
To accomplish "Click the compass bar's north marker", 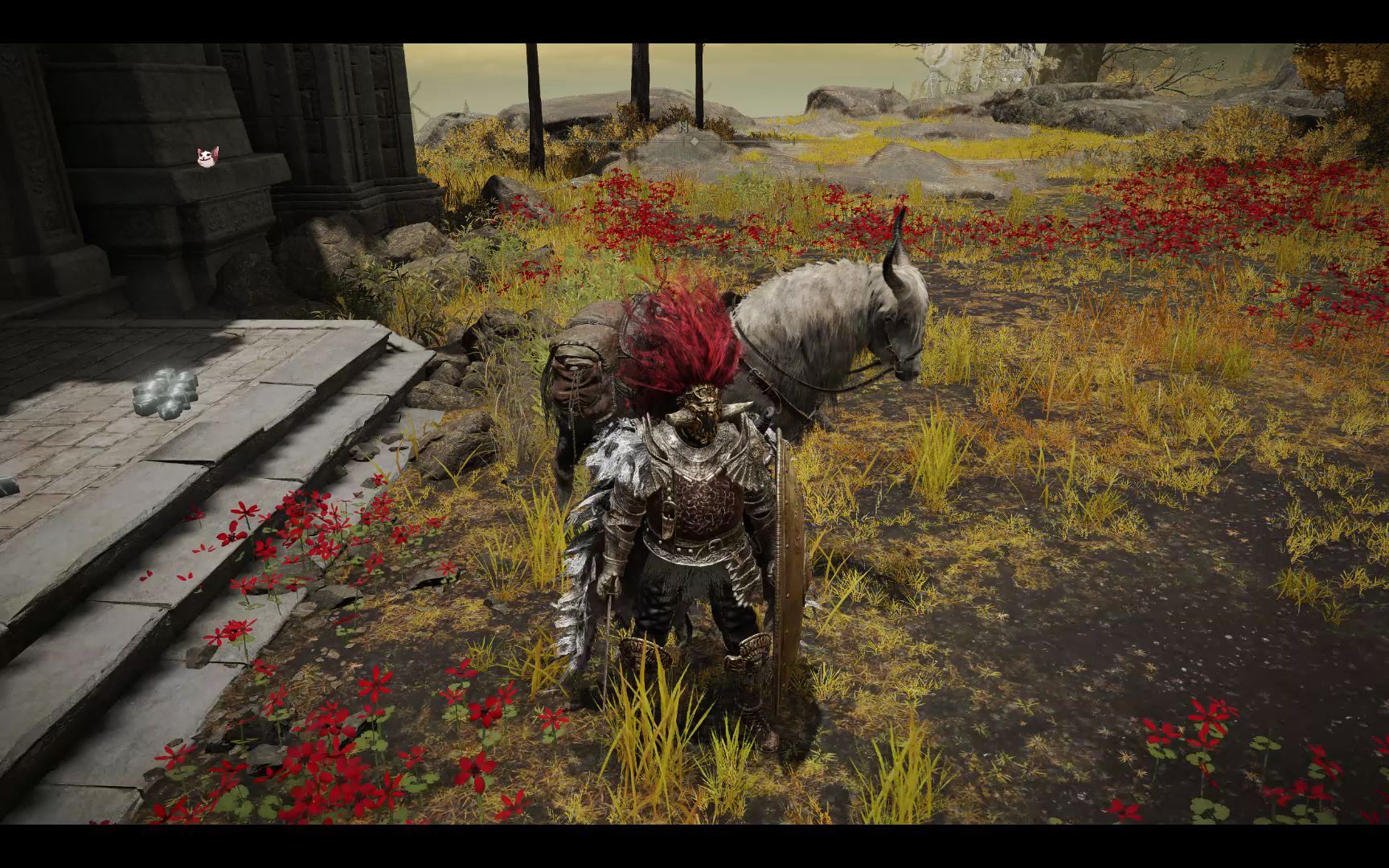I will [684, 128].
